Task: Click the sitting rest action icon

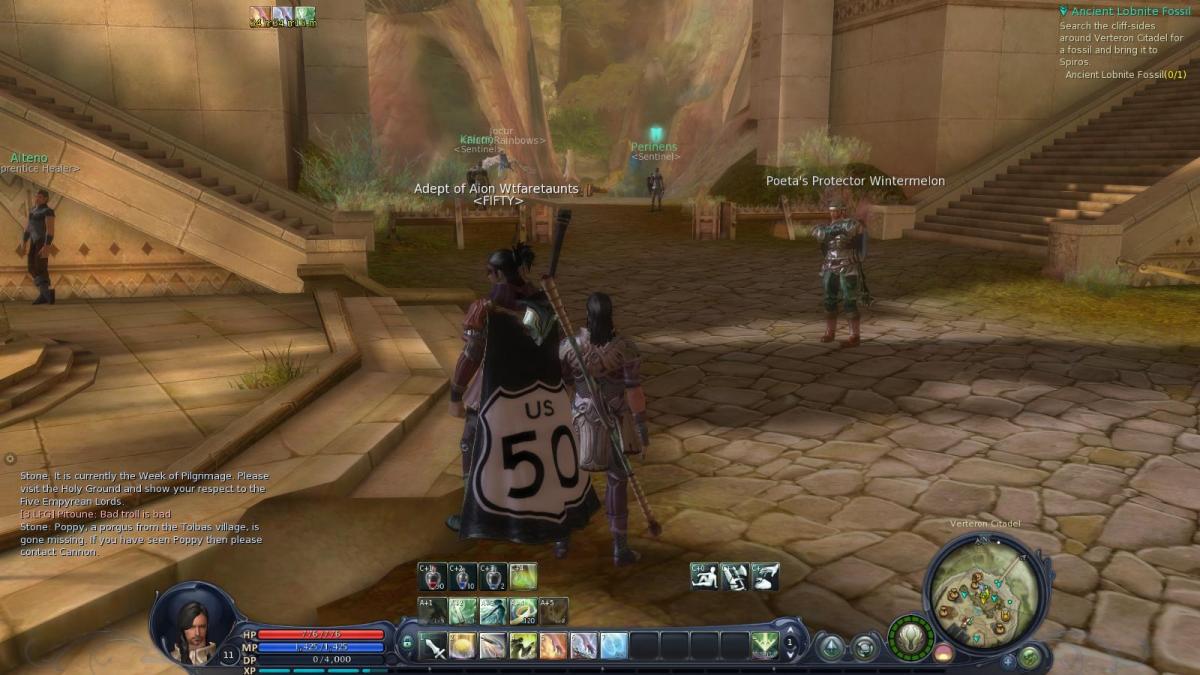Action: tap(704, 576)
